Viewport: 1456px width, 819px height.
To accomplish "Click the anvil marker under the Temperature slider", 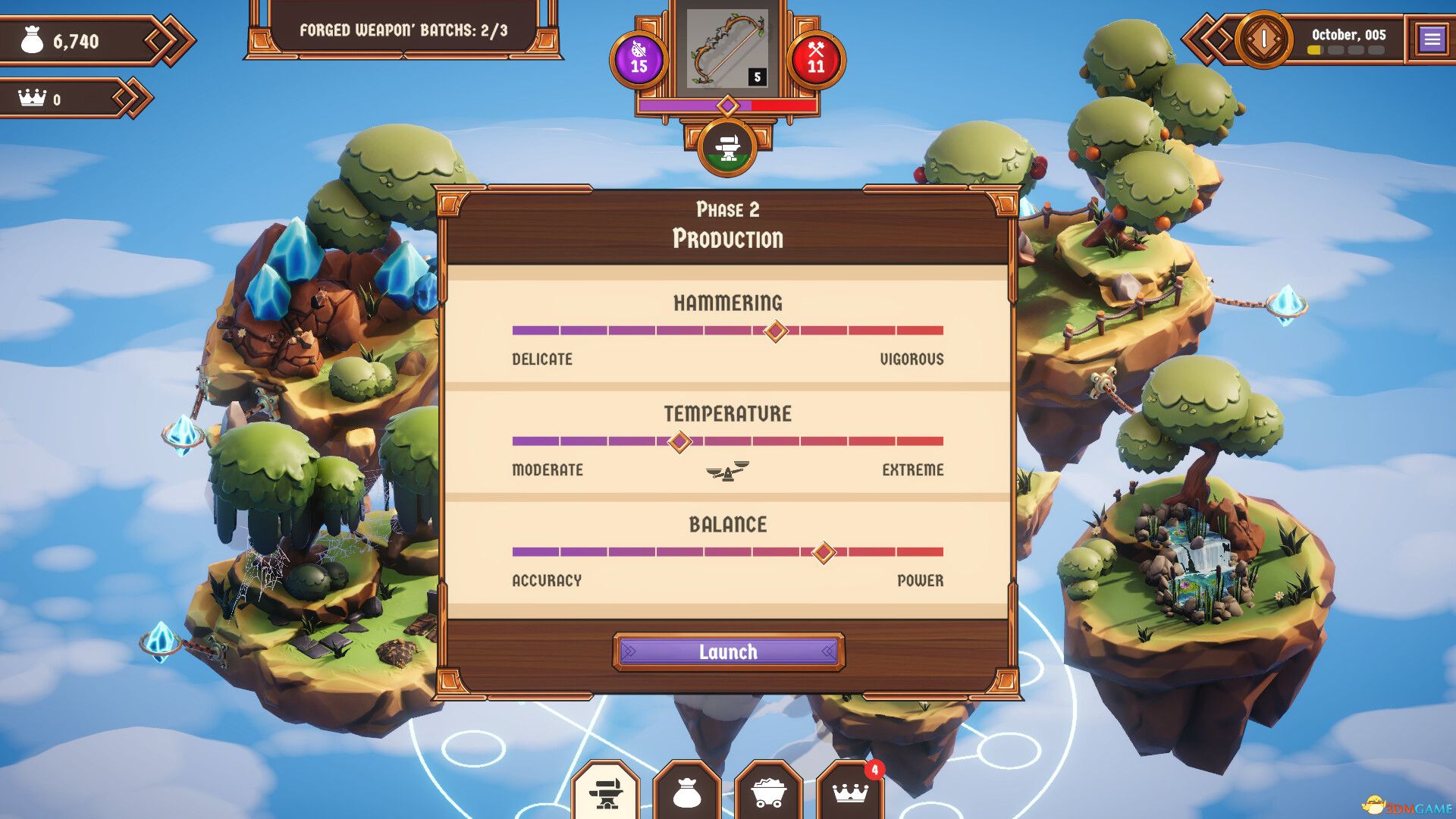I will (726, 472).
